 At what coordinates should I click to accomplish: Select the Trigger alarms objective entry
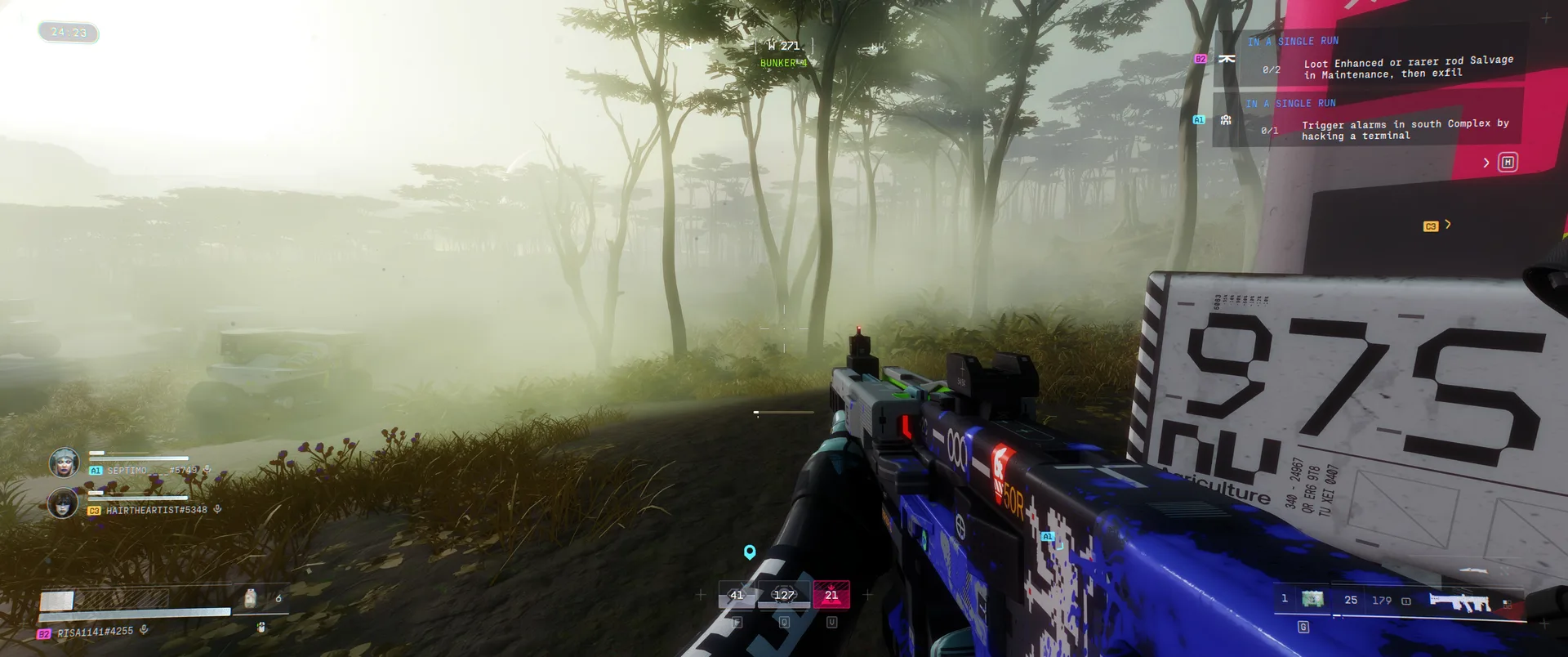click(x=1405, y=129)
